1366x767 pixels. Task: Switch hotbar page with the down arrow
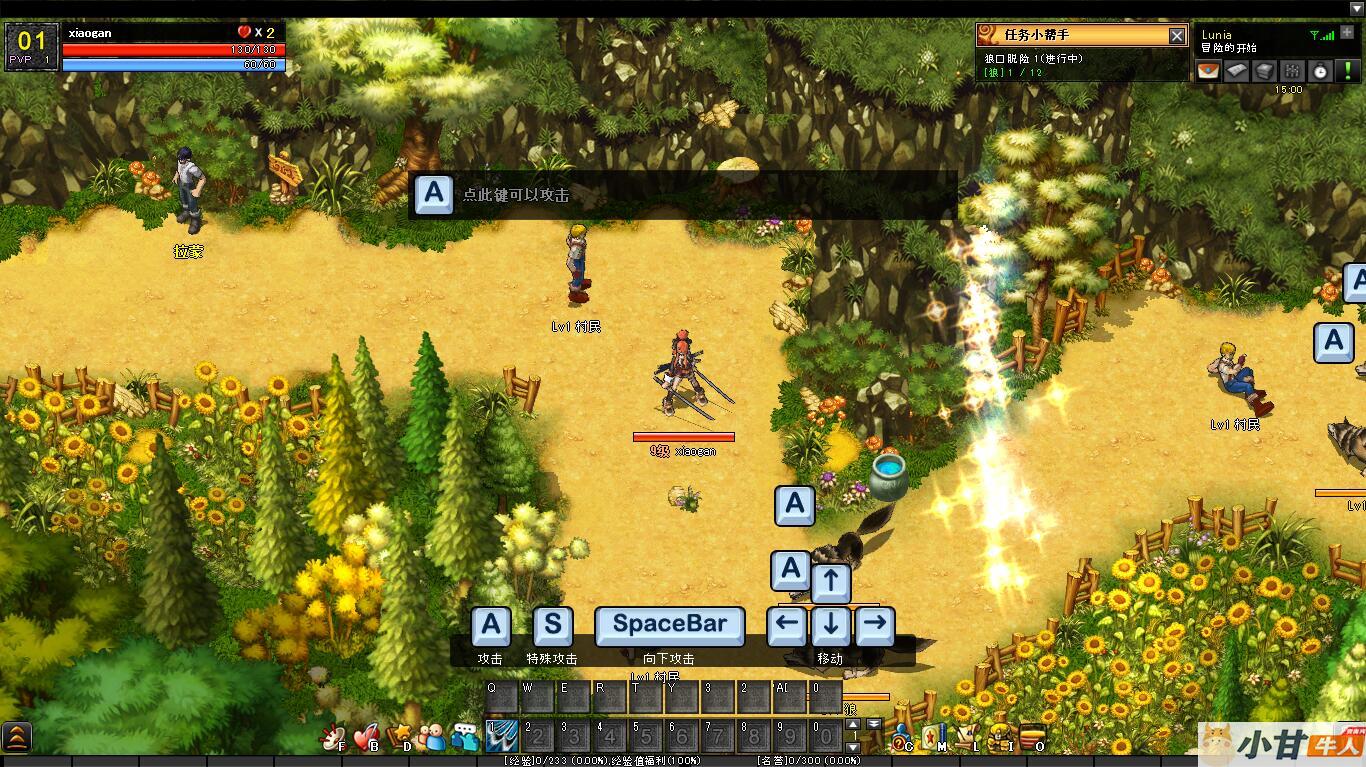(x=852, y=747)
